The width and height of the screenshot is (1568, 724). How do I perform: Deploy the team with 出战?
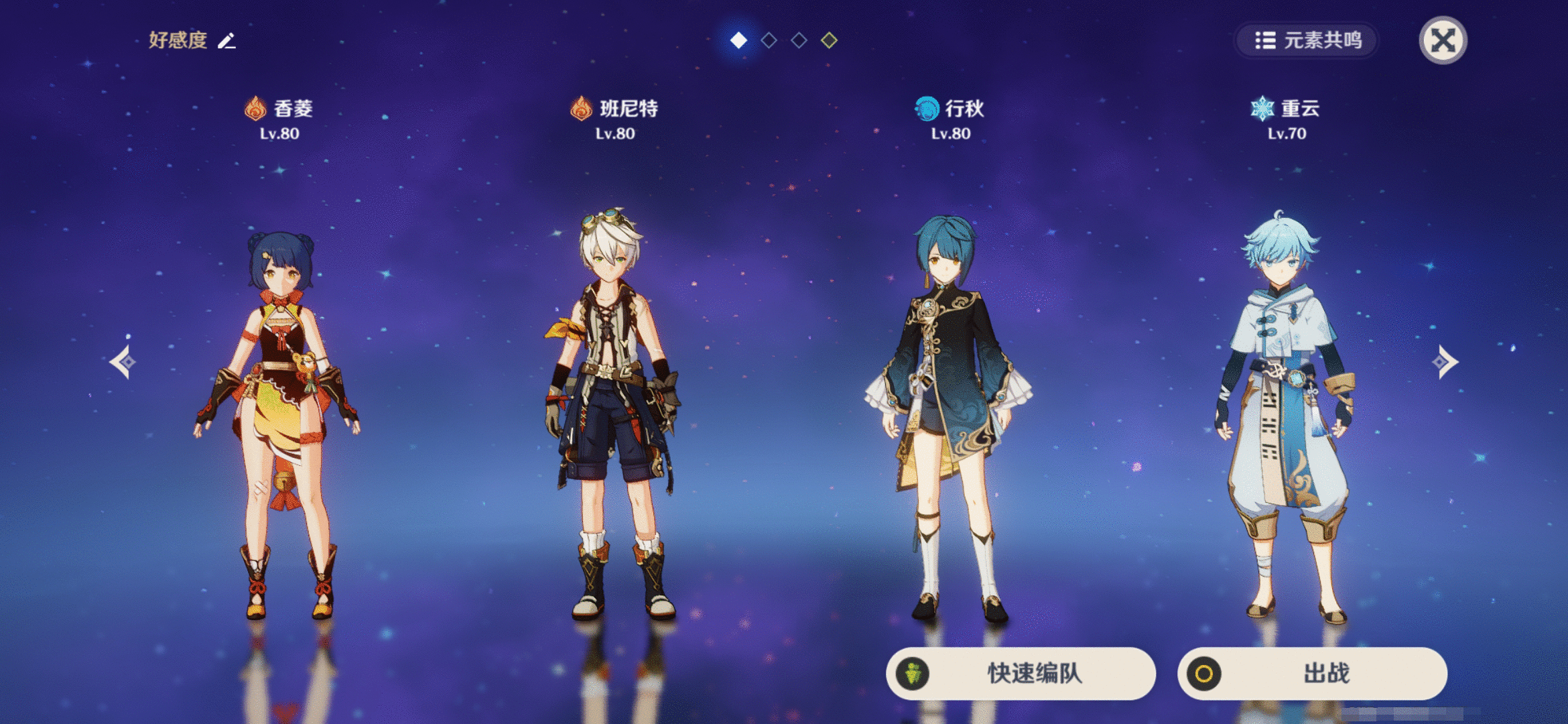[x=1311, y=673]
